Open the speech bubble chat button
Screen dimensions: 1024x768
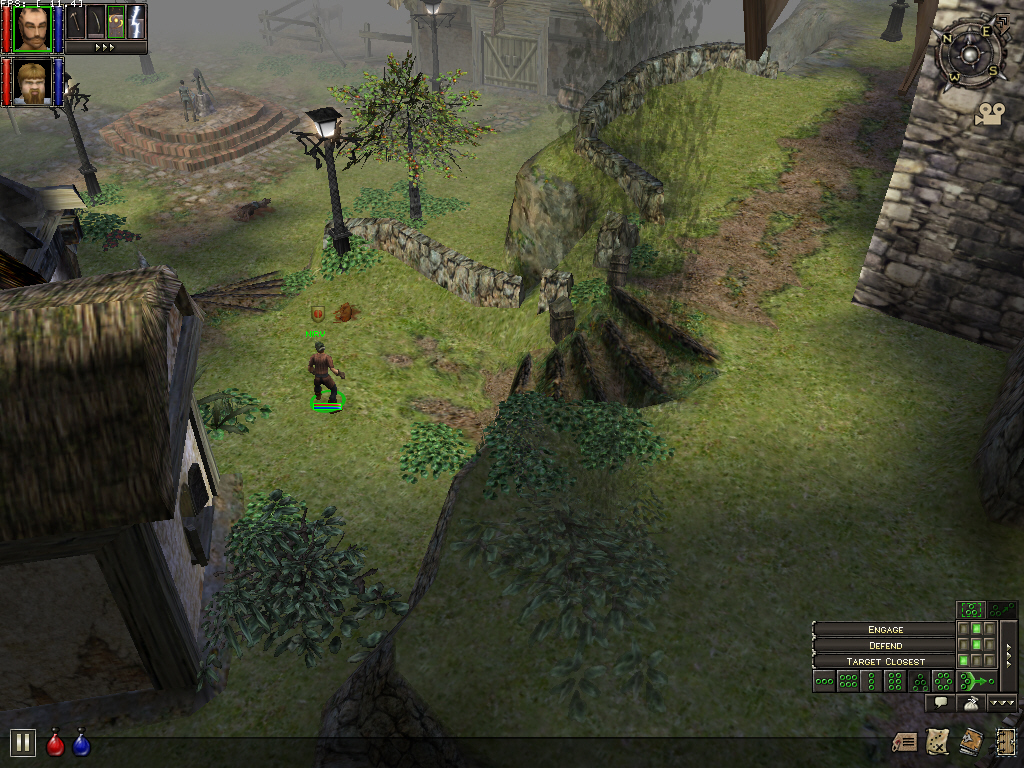(939, 704)
